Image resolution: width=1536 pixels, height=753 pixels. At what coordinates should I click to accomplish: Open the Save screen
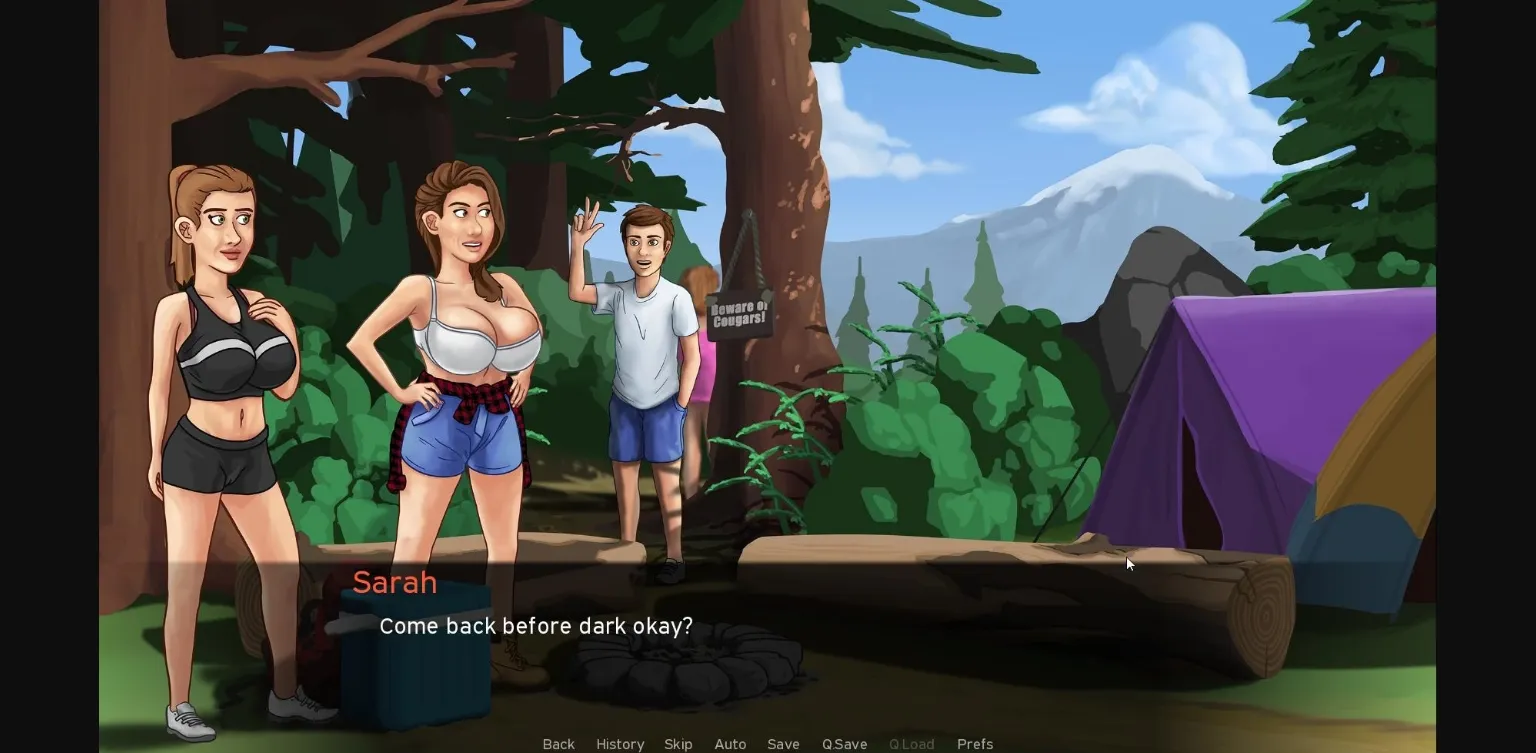click(x=783, y=744)
